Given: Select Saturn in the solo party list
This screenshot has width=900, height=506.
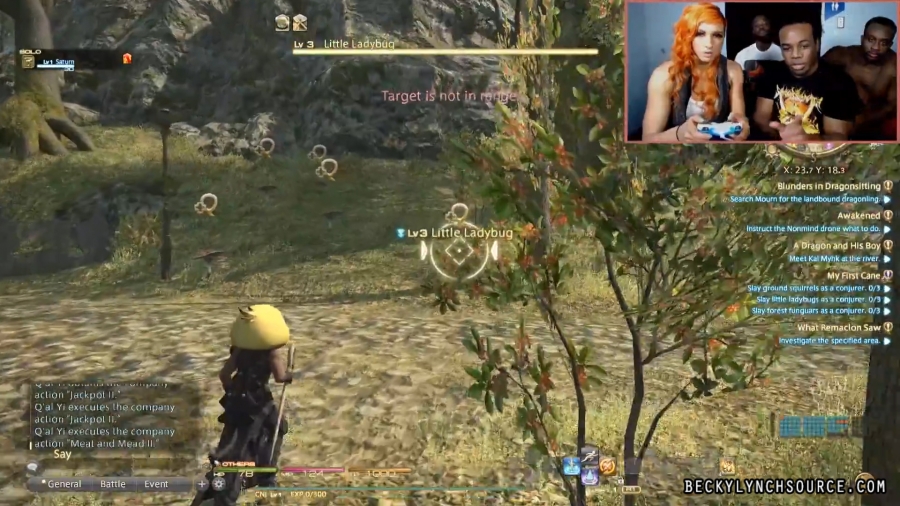Looking at the screenshot, I should tap(58, 61).
